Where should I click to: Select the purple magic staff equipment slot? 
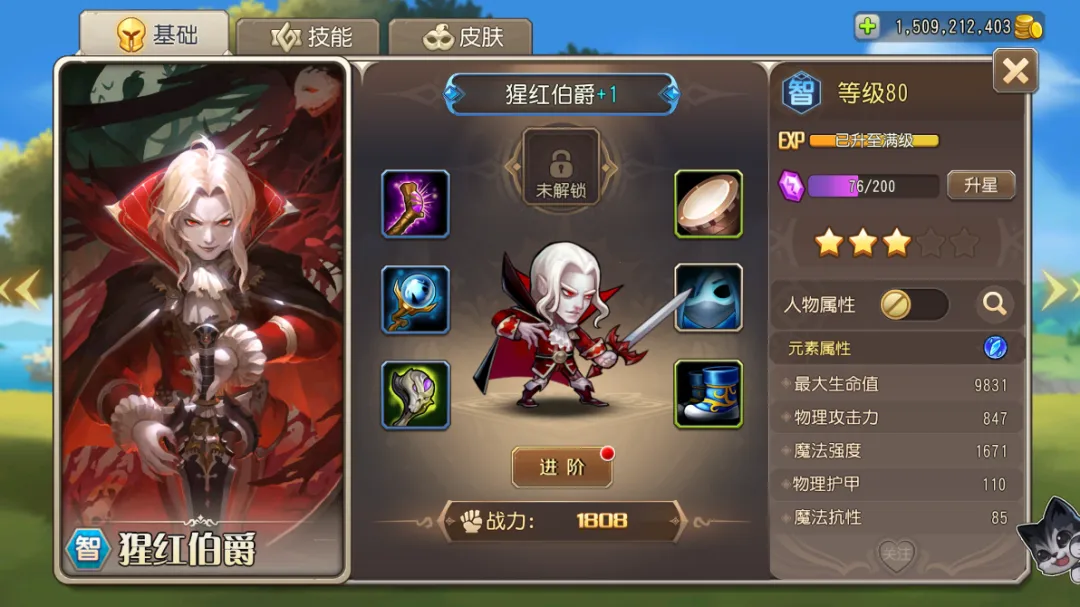click(415, 204)
